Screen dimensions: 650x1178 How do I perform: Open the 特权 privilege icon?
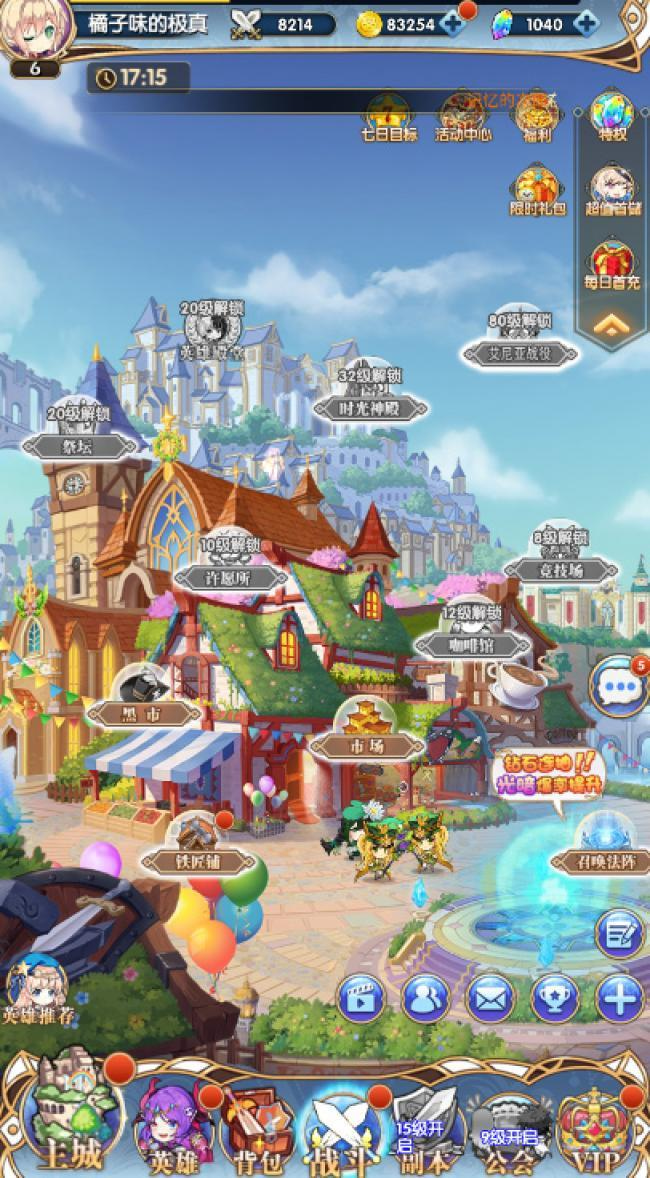point(612,117)
